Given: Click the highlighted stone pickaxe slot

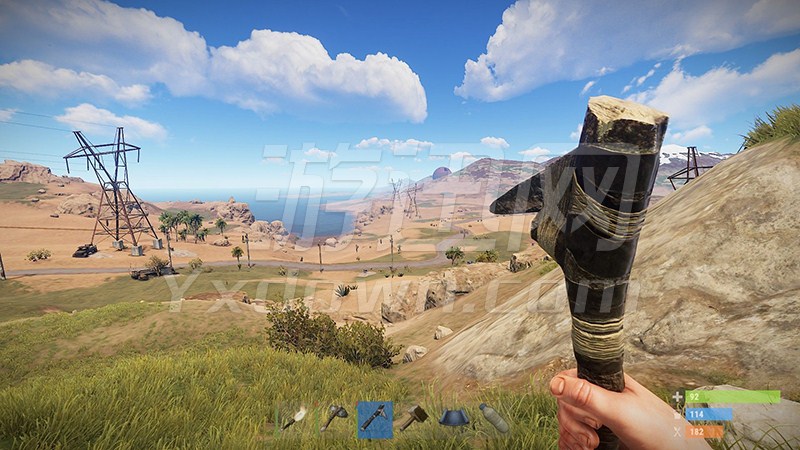Looking at the screenshot, I should [x=375, y=418].
